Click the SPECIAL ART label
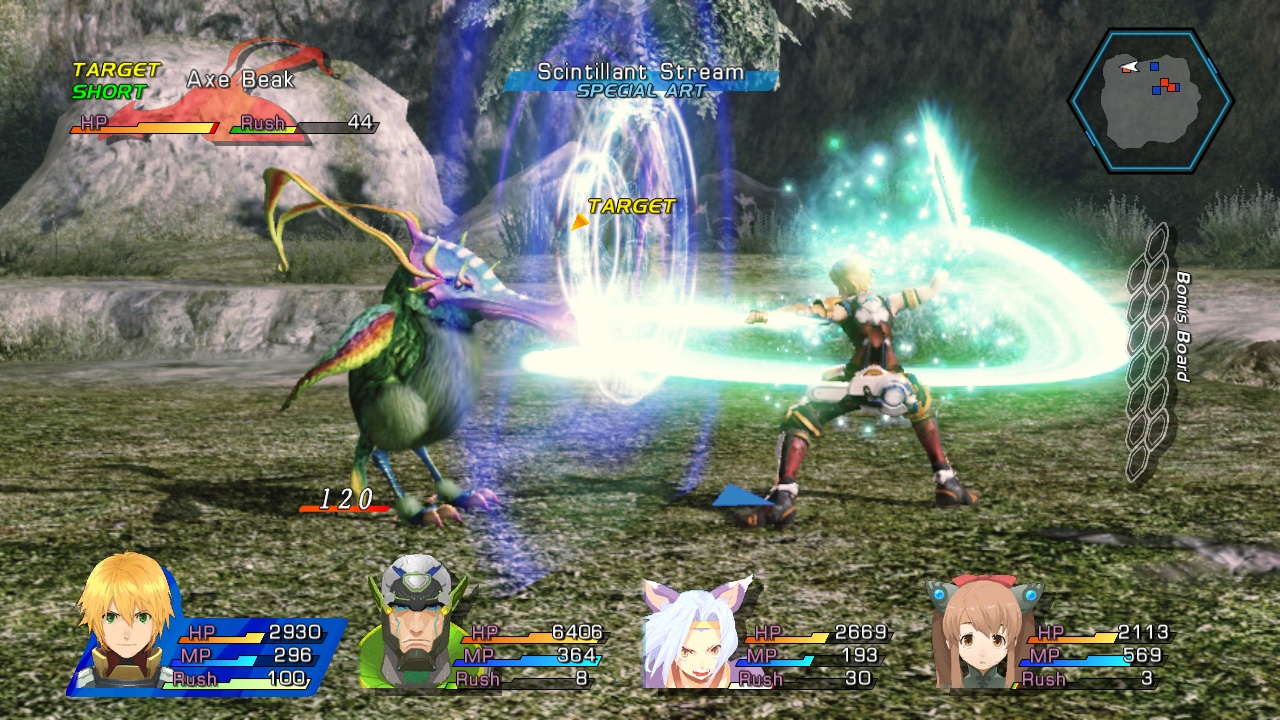The height and width of the screenshot is (720, 1280). click(639, 88)
